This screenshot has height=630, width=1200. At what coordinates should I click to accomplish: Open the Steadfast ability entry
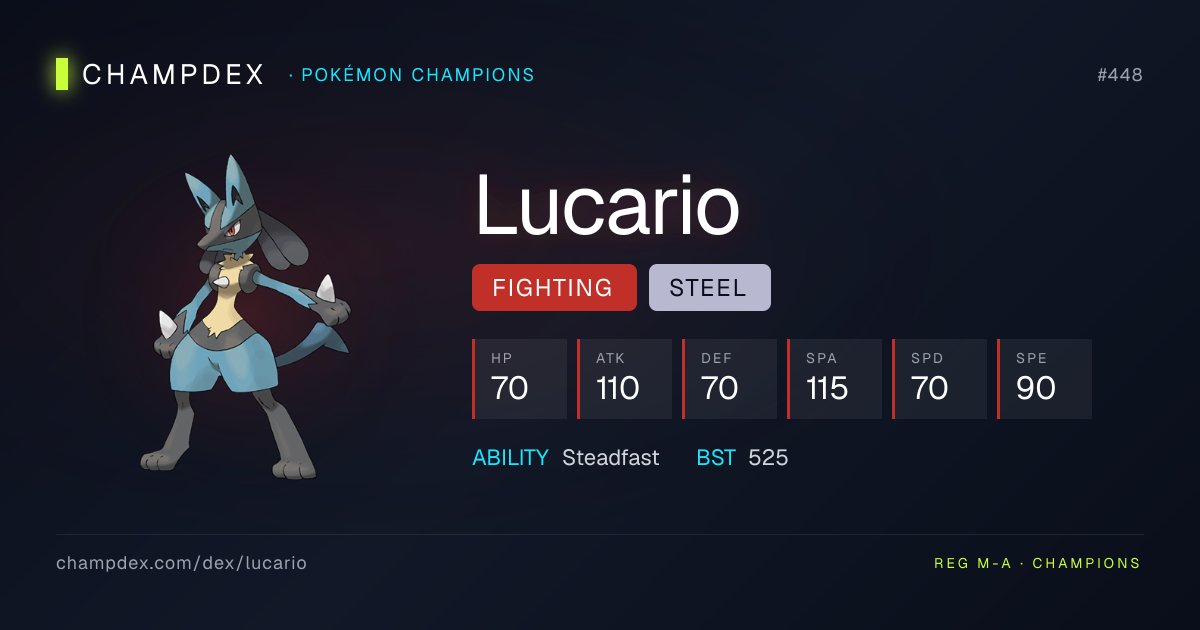pos(610,458)
